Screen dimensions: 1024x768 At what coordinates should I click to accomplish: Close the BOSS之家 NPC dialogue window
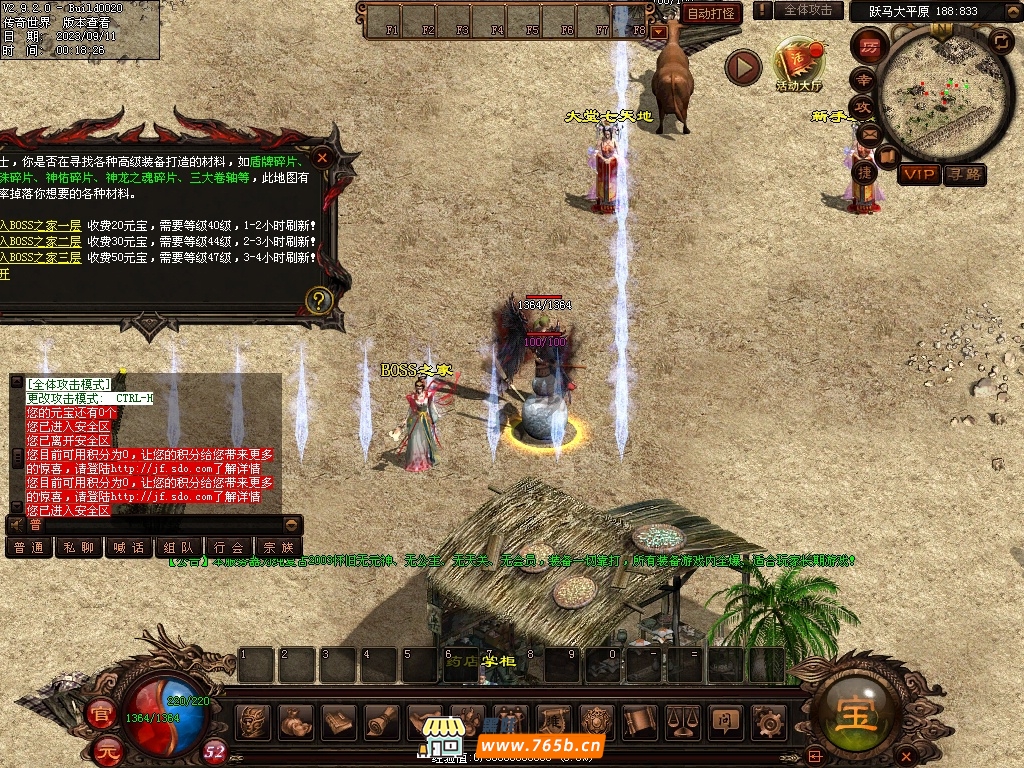322,158
